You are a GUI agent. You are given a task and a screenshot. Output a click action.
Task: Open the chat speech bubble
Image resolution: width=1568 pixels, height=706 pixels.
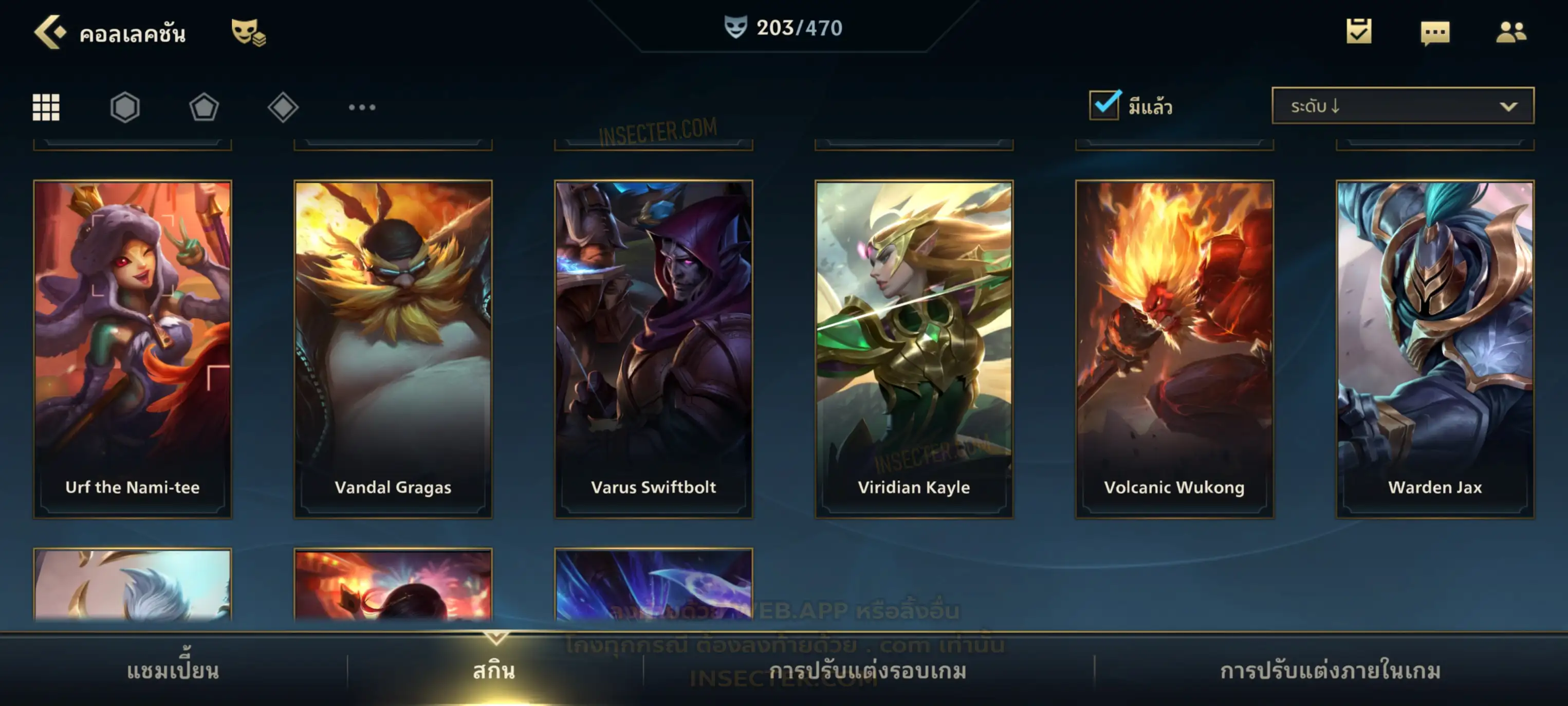[x=1435, y=33]
